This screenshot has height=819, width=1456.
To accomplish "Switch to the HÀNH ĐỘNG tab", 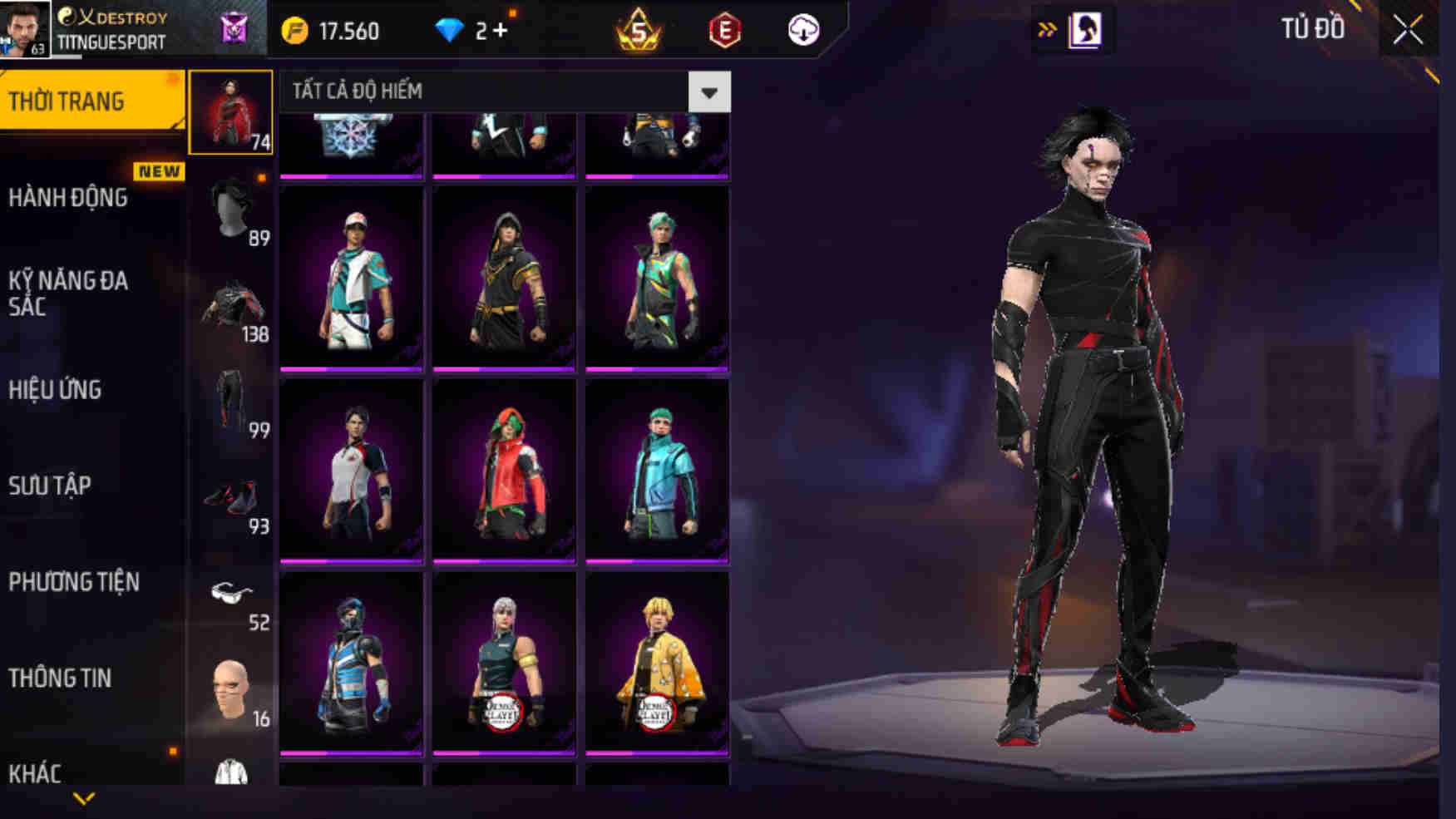I will coord(71,198).
